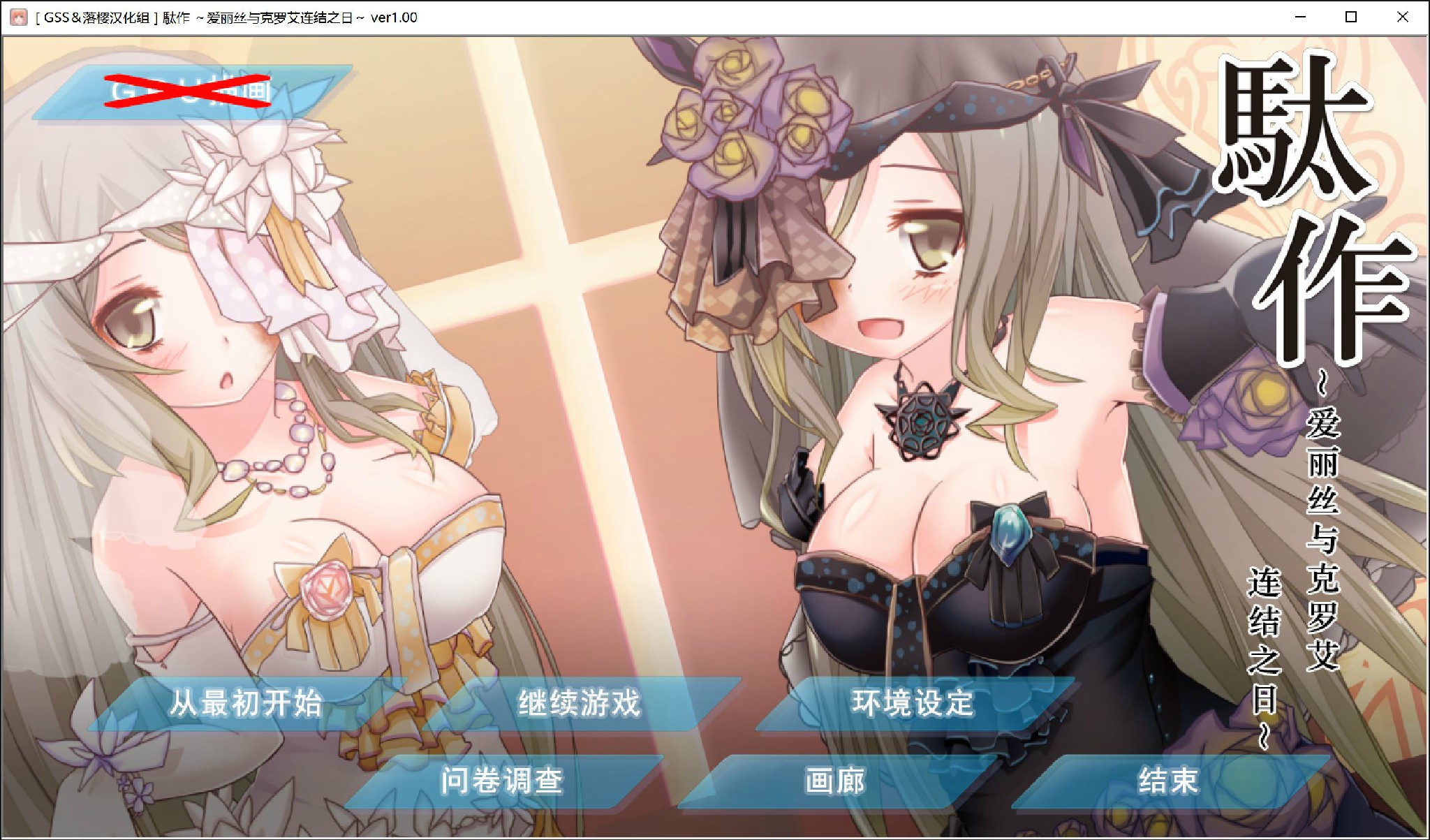Close the game window
This screenshot has height=840, width=1430.
(1403, 17)
